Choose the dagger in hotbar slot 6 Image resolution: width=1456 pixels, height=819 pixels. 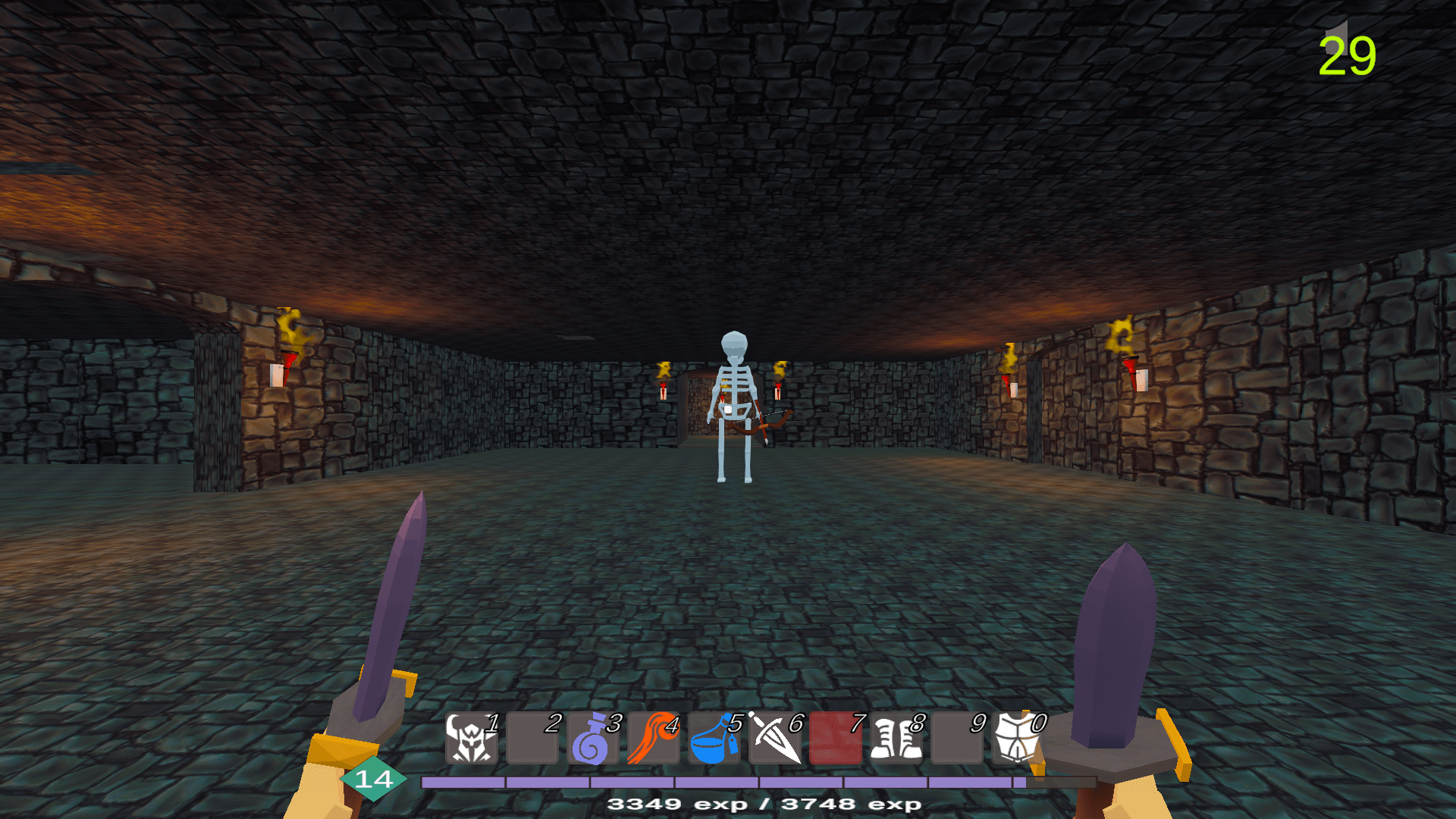(774, 738)
